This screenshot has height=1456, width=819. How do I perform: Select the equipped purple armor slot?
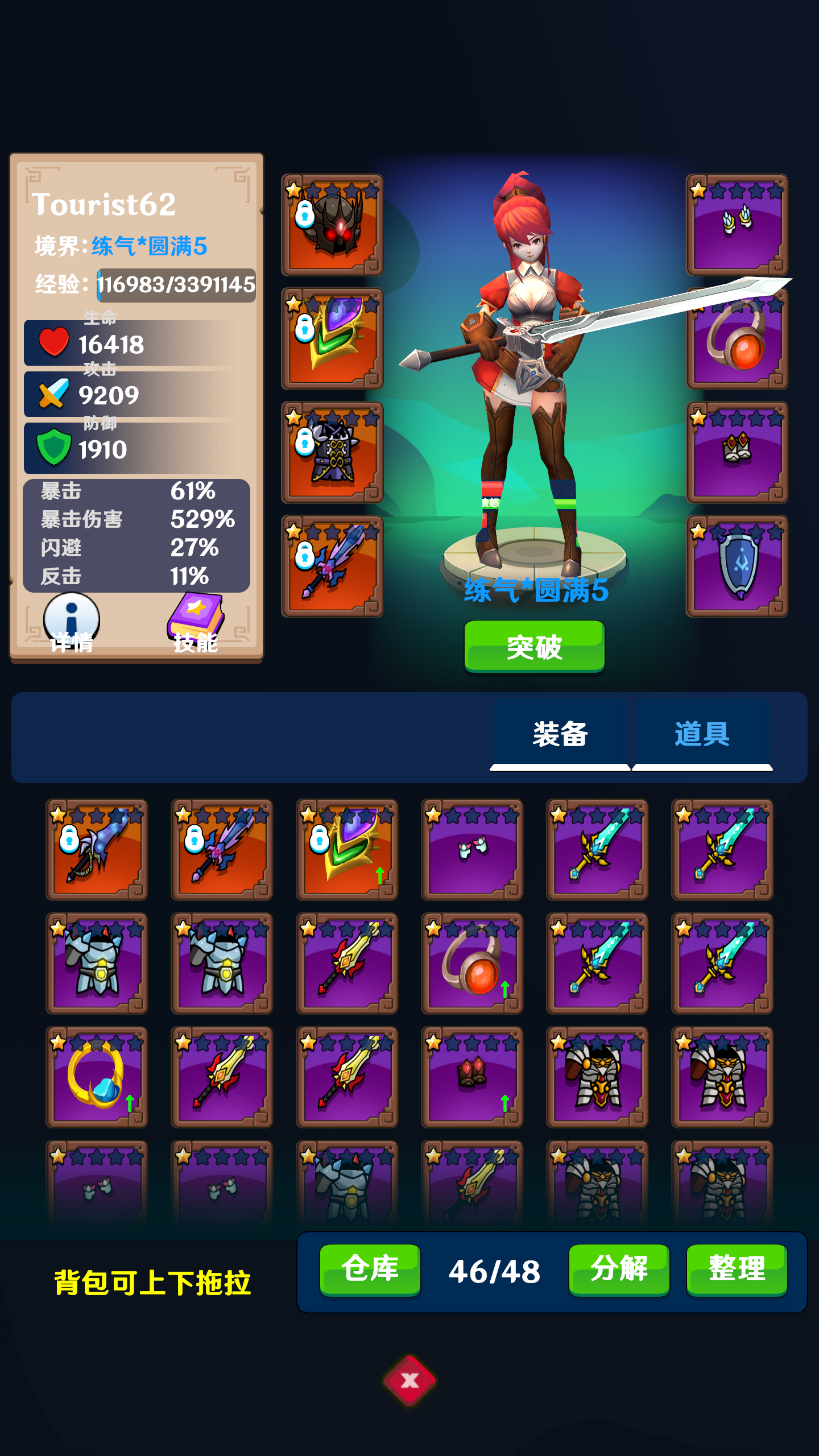tap(332, 452)
